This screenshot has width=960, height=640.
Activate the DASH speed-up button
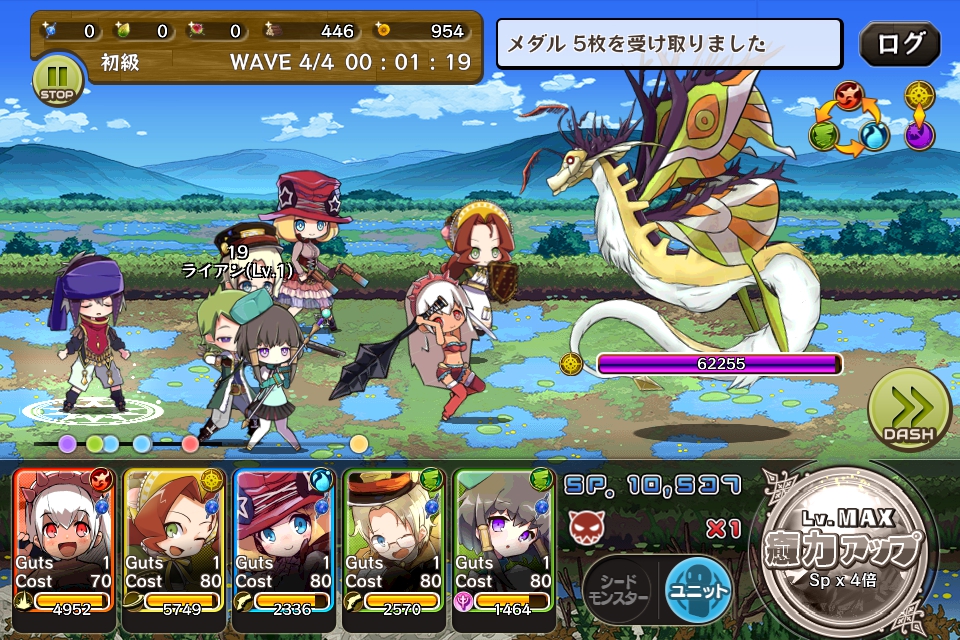tap(909, 409)
